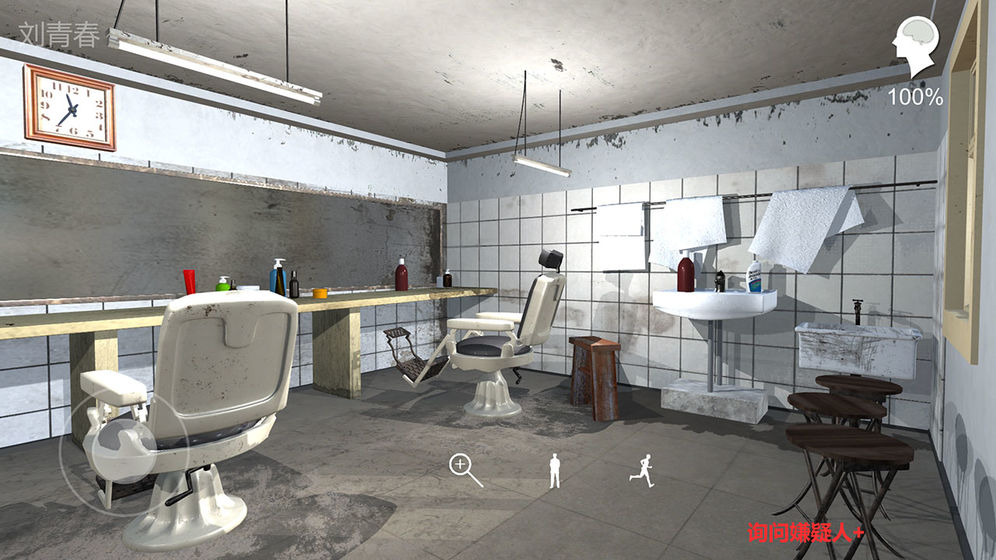Open the 询问嫌疑人+ suspect questioning option
The height and width of the screenshot is (560, 996).
805,535
